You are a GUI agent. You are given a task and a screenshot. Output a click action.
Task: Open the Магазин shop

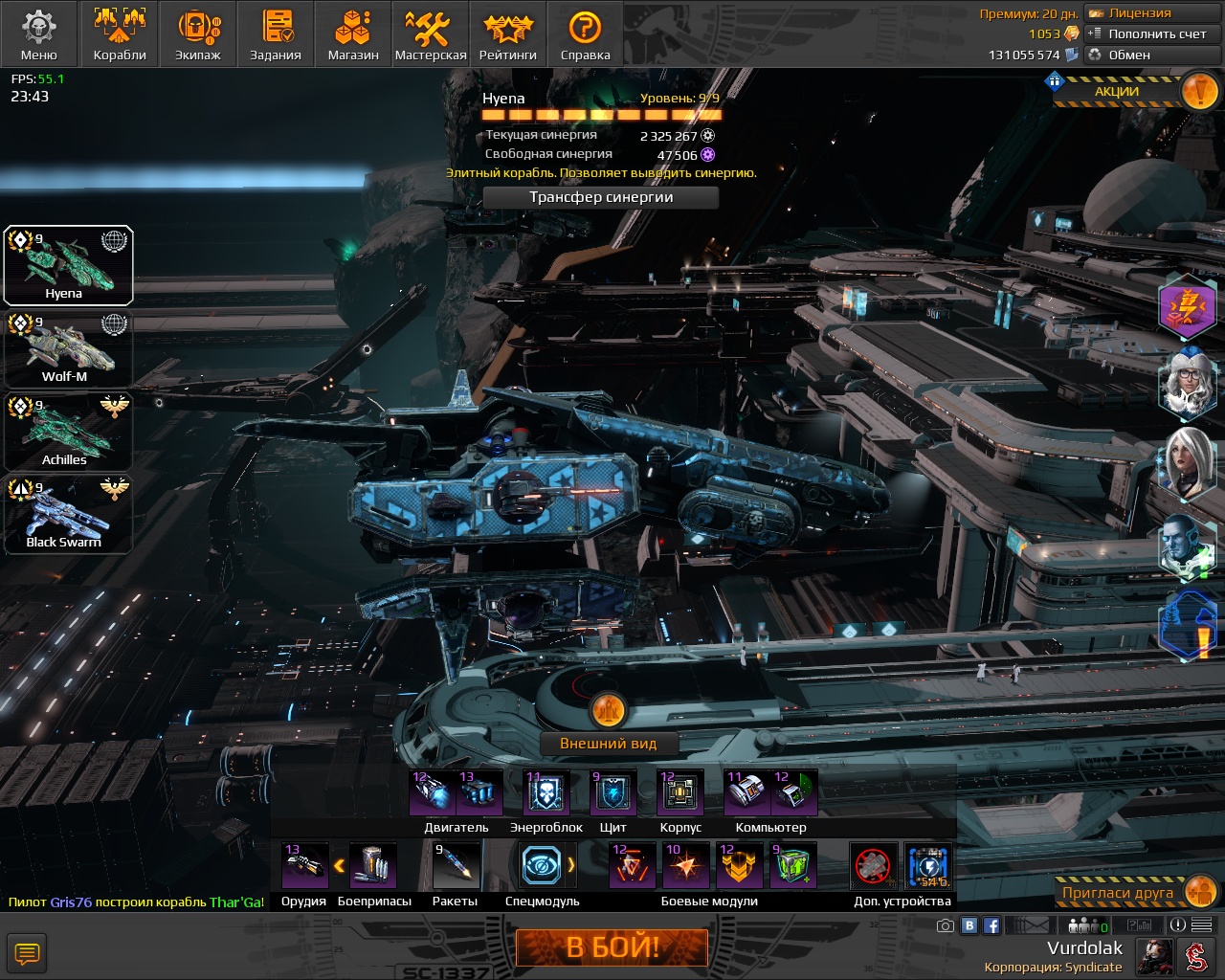tap(353, 34)
